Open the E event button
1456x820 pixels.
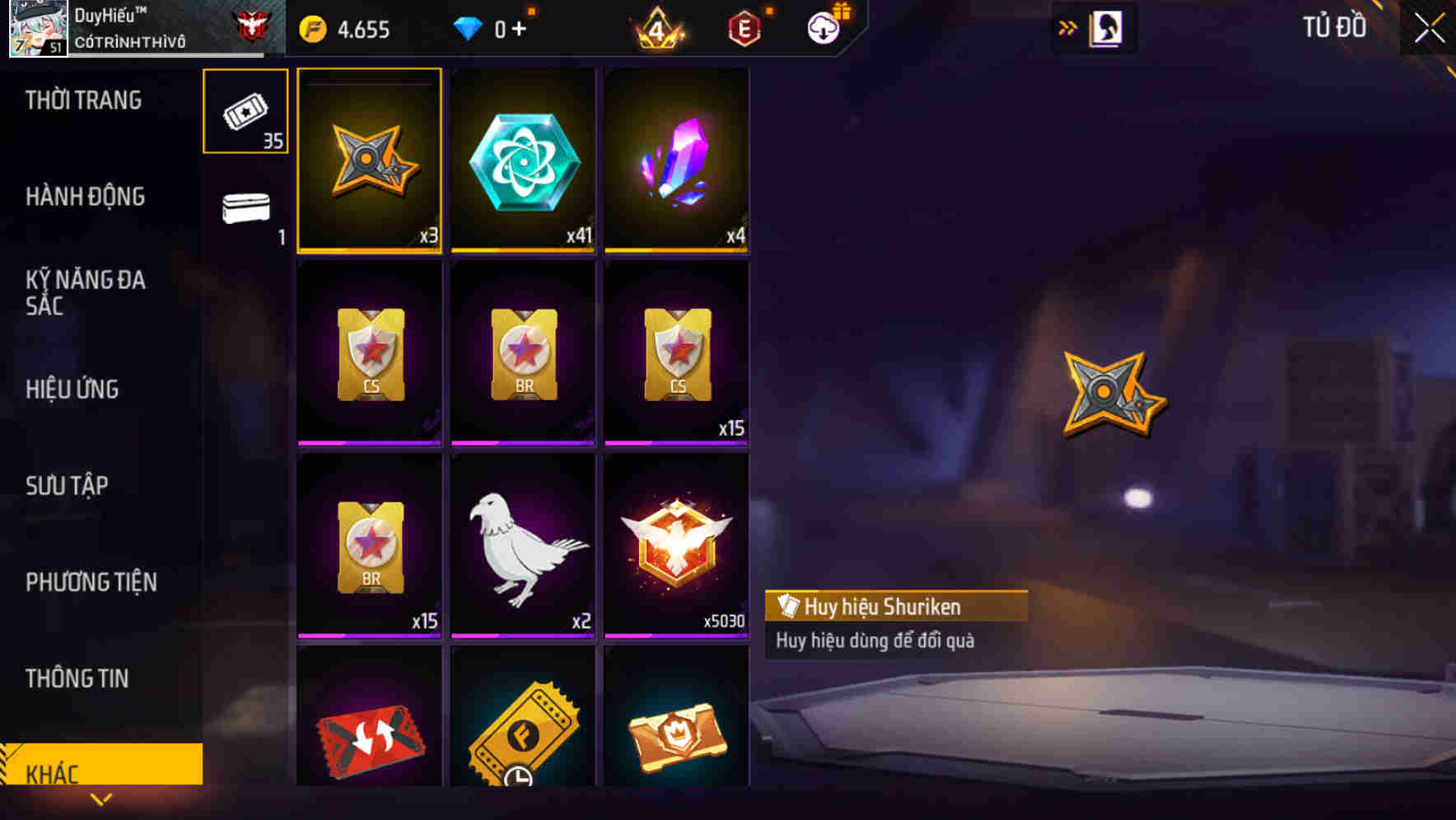pyautogui.click(x=744, y=27)
